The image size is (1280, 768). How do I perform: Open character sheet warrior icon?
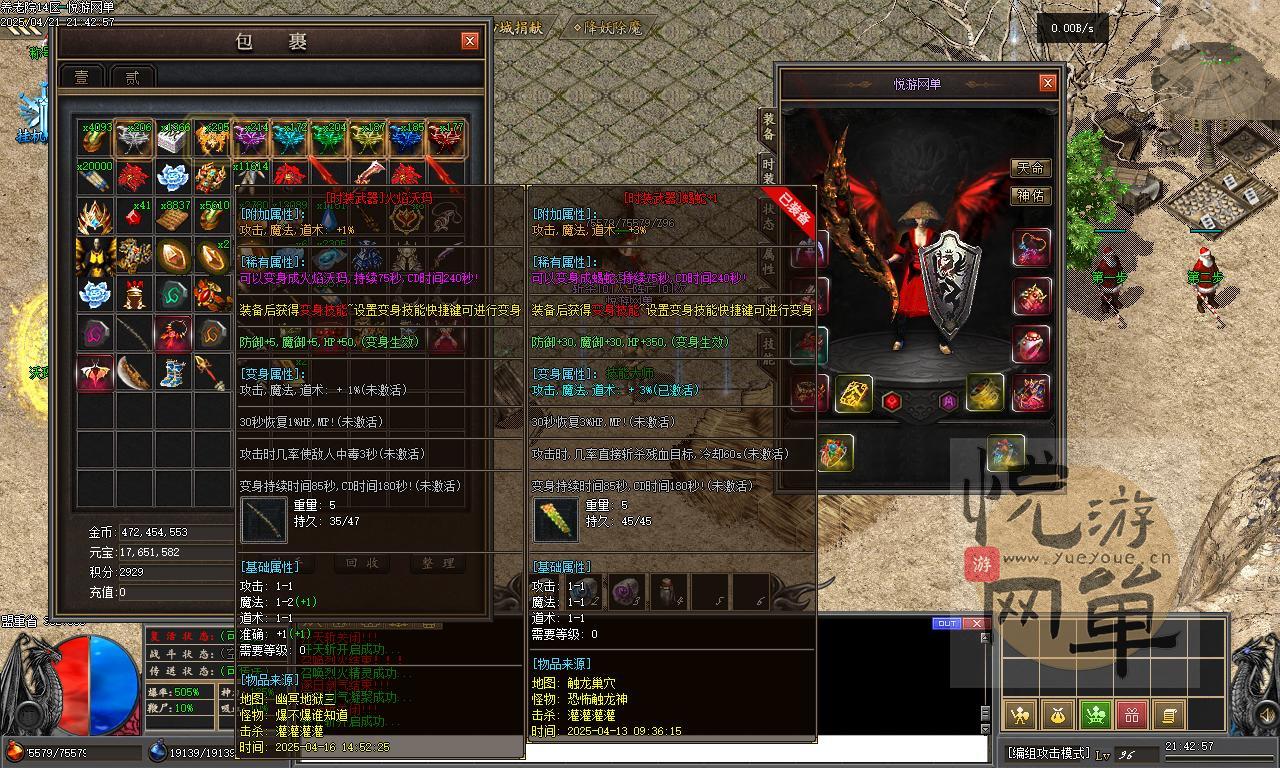click(x=1020, y=715)
